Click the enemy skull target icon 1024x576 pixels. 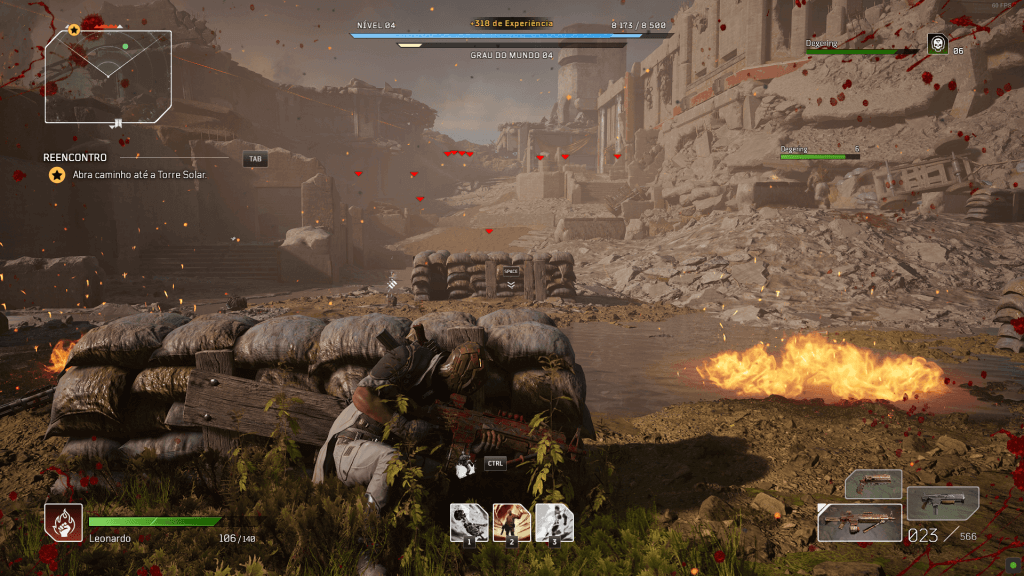[937, 44]
